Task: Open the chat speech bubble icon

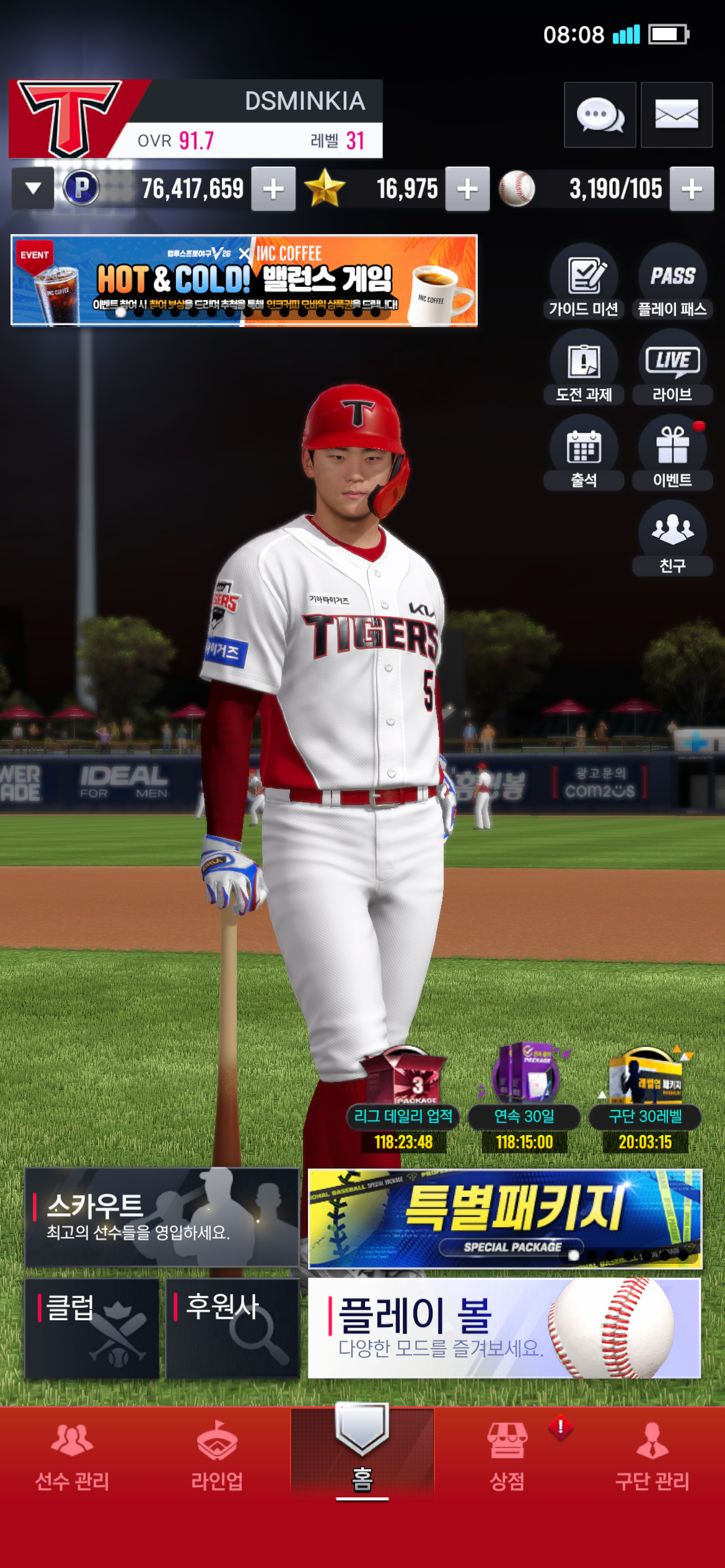Action: pyautogui.click(x=599, y=115)
